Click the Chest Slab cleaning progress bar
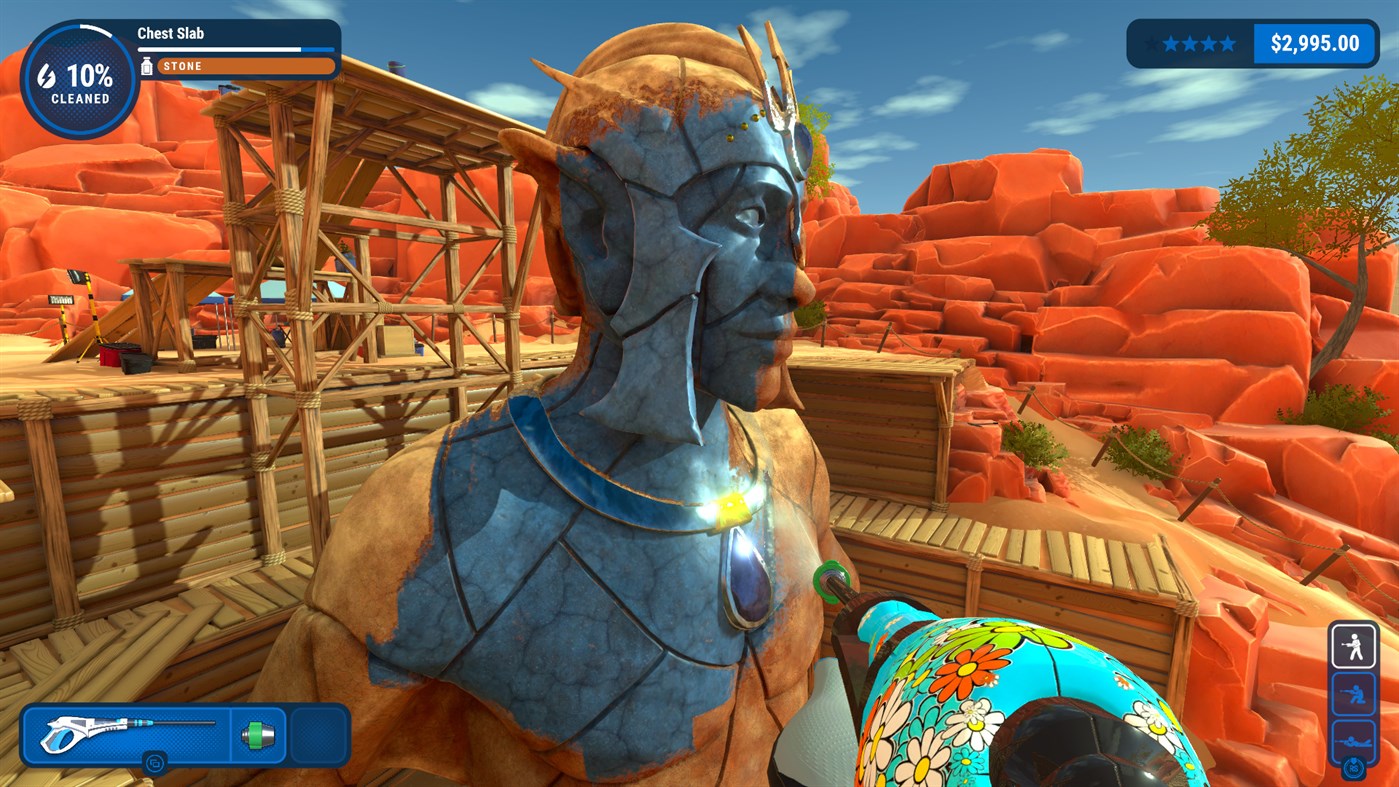This screenshot has width=1399, height=787. [x=237, y=47]
